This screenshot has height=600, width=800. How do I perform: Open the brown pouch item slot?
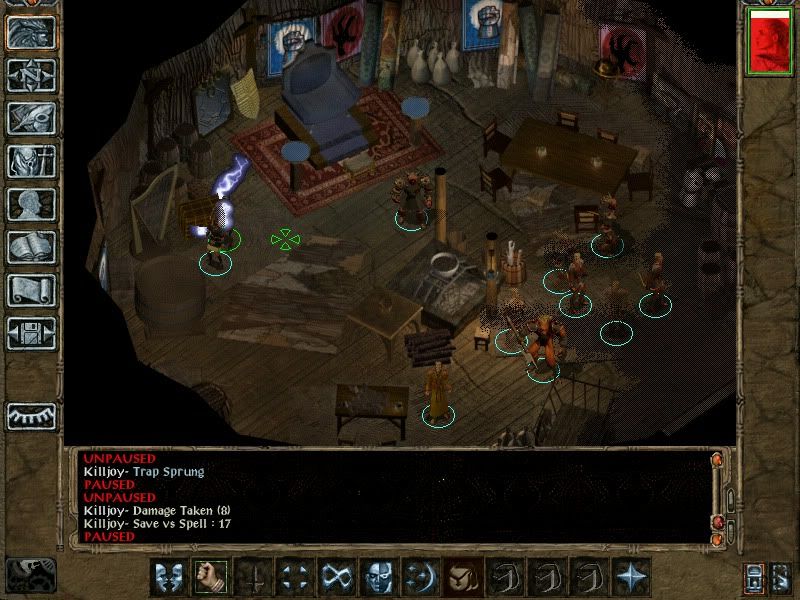pos(461,577)
